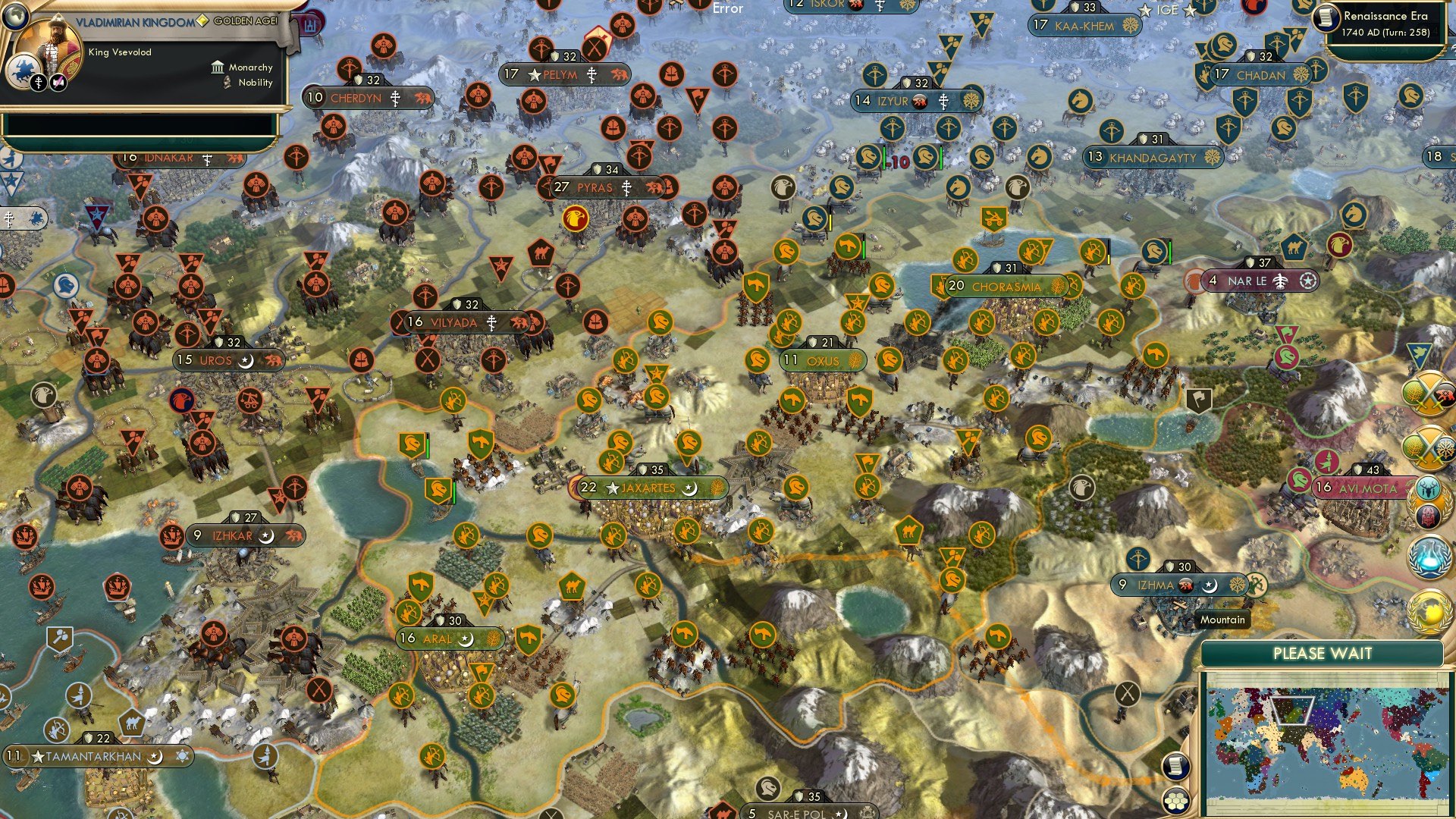Toggle strategic view with the hex grid icon
This screenshot has width=1456, height=819.
[x=1177, y=802]
